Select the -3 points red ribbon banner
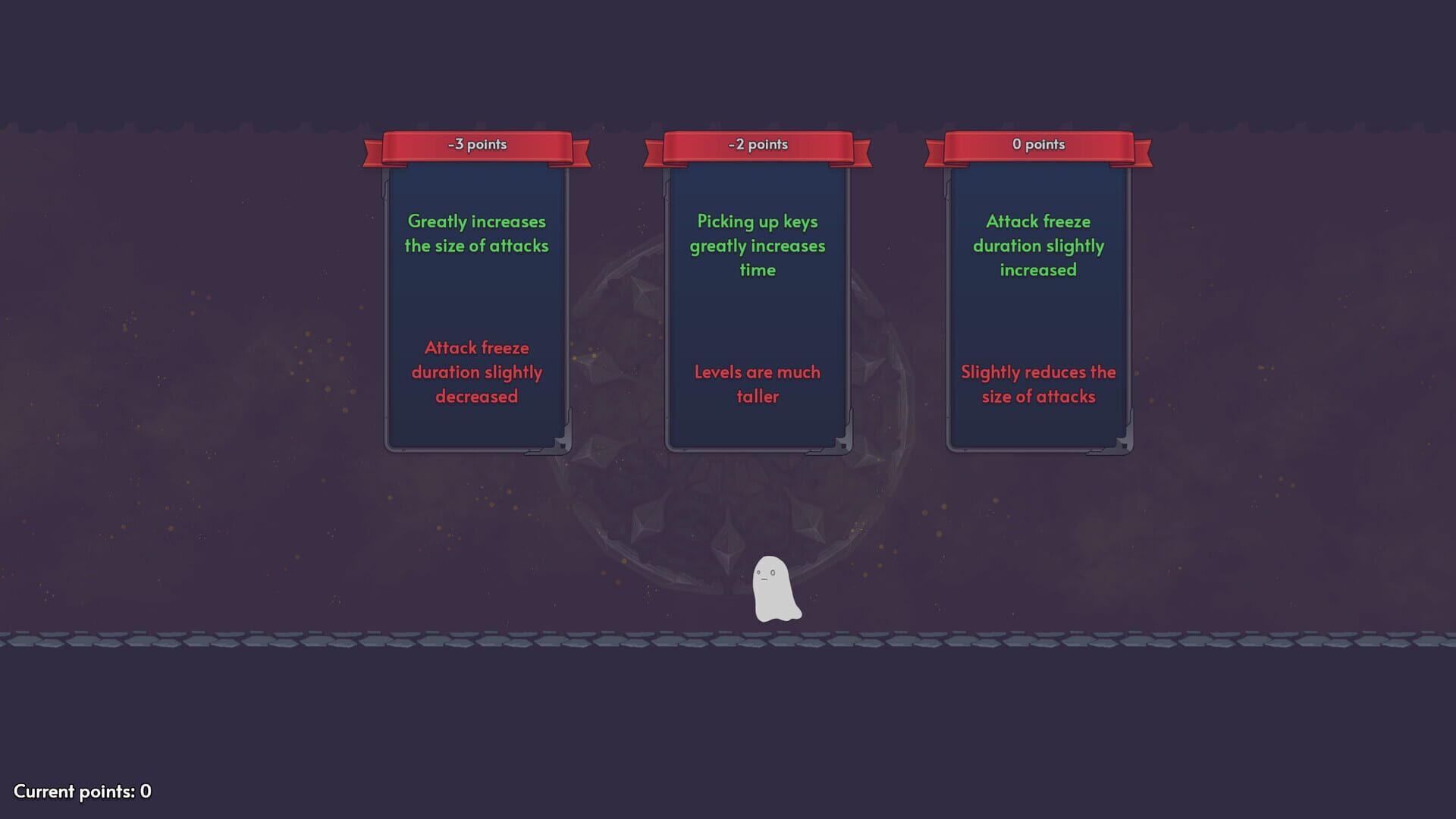This screenshot has height=819, width=1456. [476, 144]
